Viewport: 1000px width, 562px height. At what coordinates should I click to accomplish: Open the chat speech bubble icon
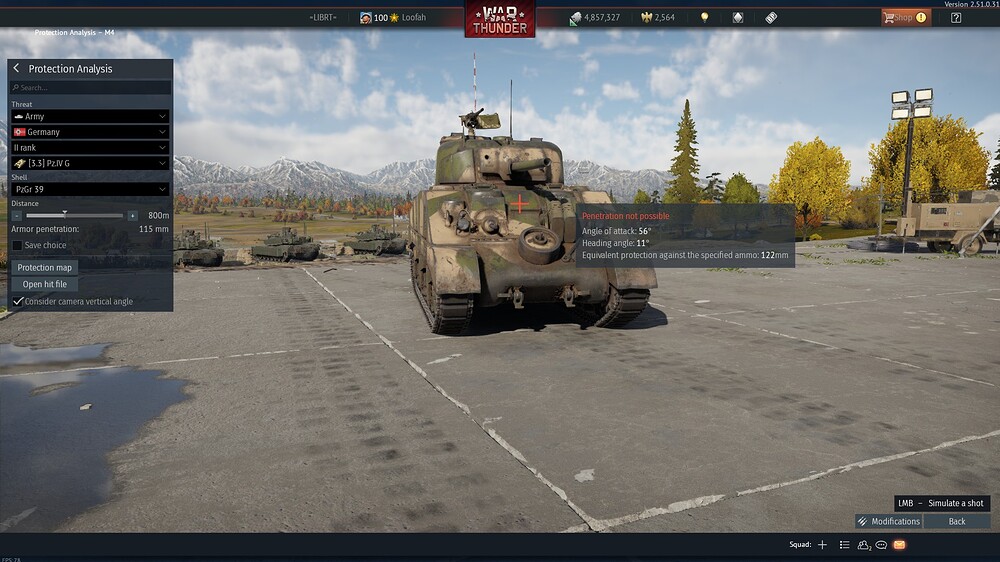pos(881,545)
